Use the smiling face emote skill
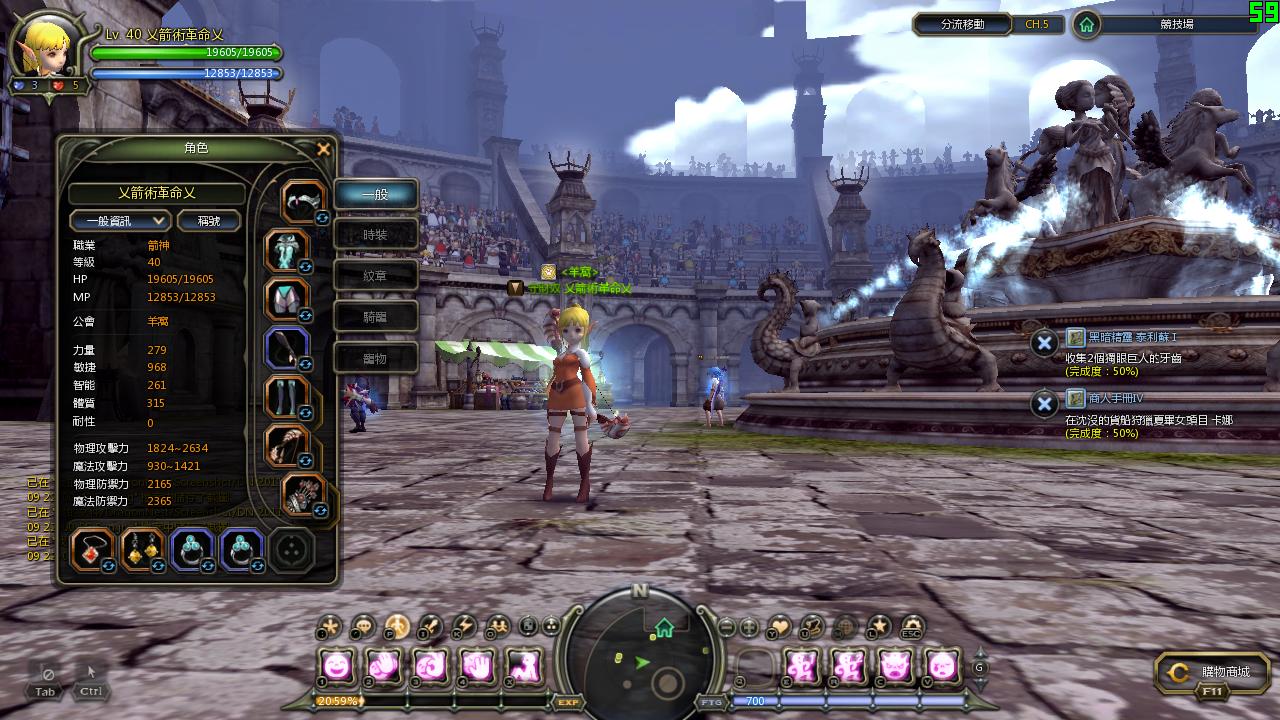1280x720 pixels. point(336,664)
